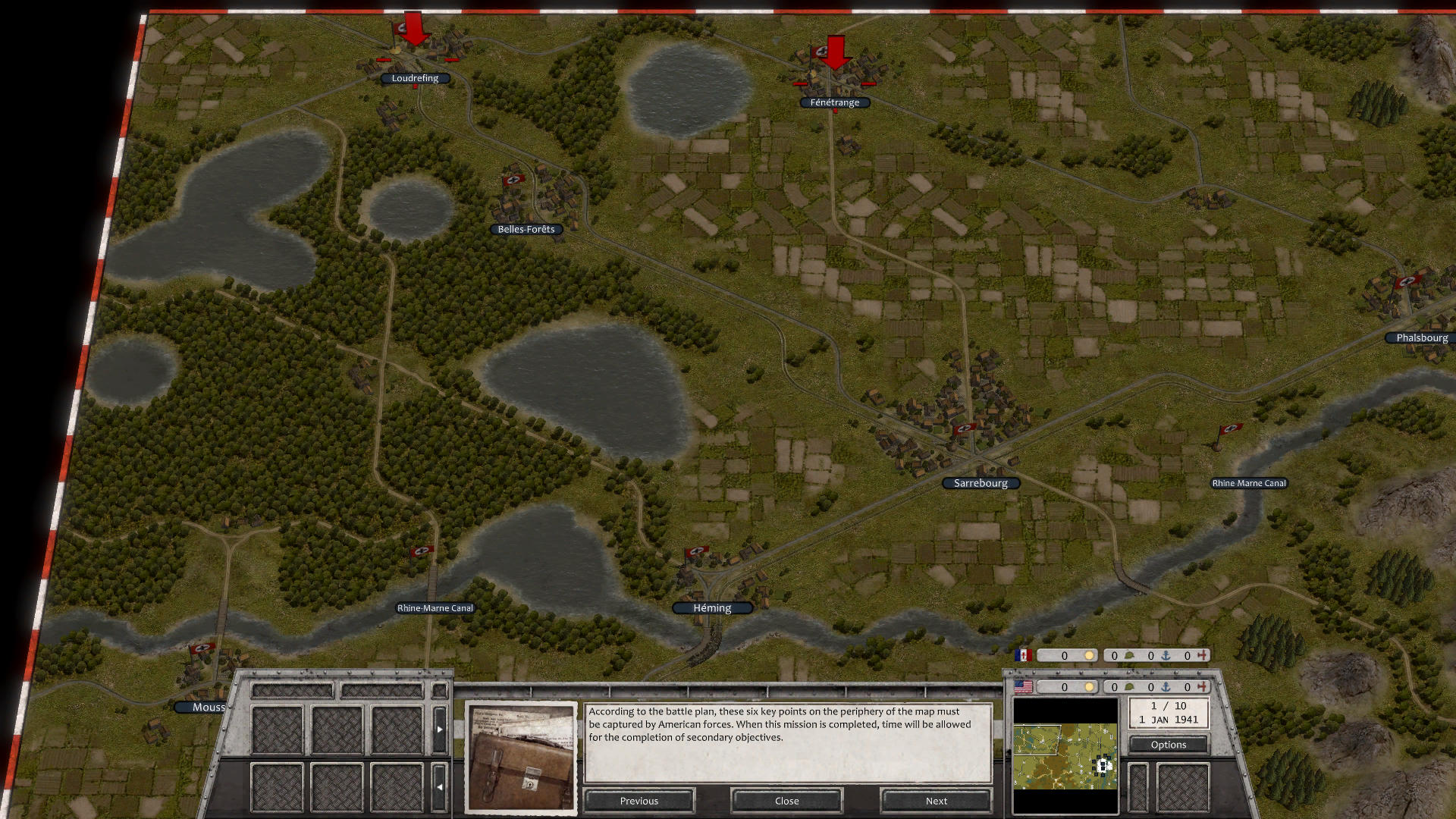This screenshot has width=1456, height=819.
Task: Open the Options menu
Action: click(1168, 745)
